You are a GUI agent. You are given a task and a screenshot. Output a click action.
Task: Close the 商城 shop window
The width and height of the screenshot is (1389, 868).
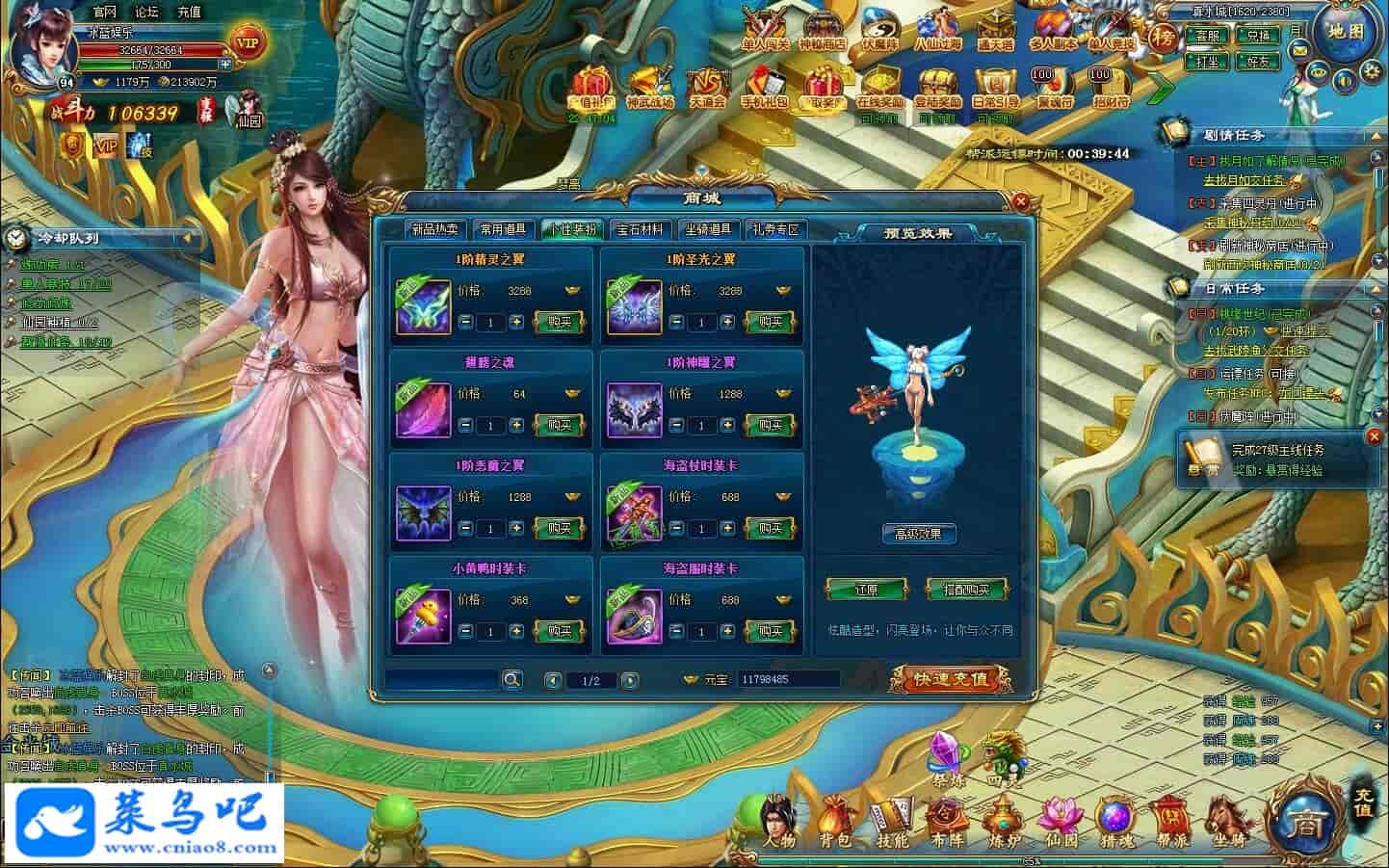tap(1020, 202)
